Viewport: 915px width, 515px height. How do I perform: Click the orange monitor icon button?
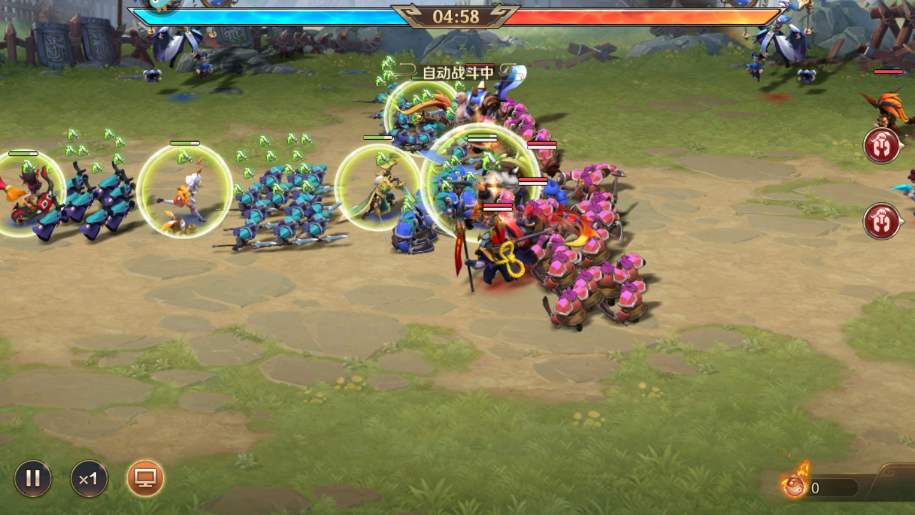pos(146,479)
